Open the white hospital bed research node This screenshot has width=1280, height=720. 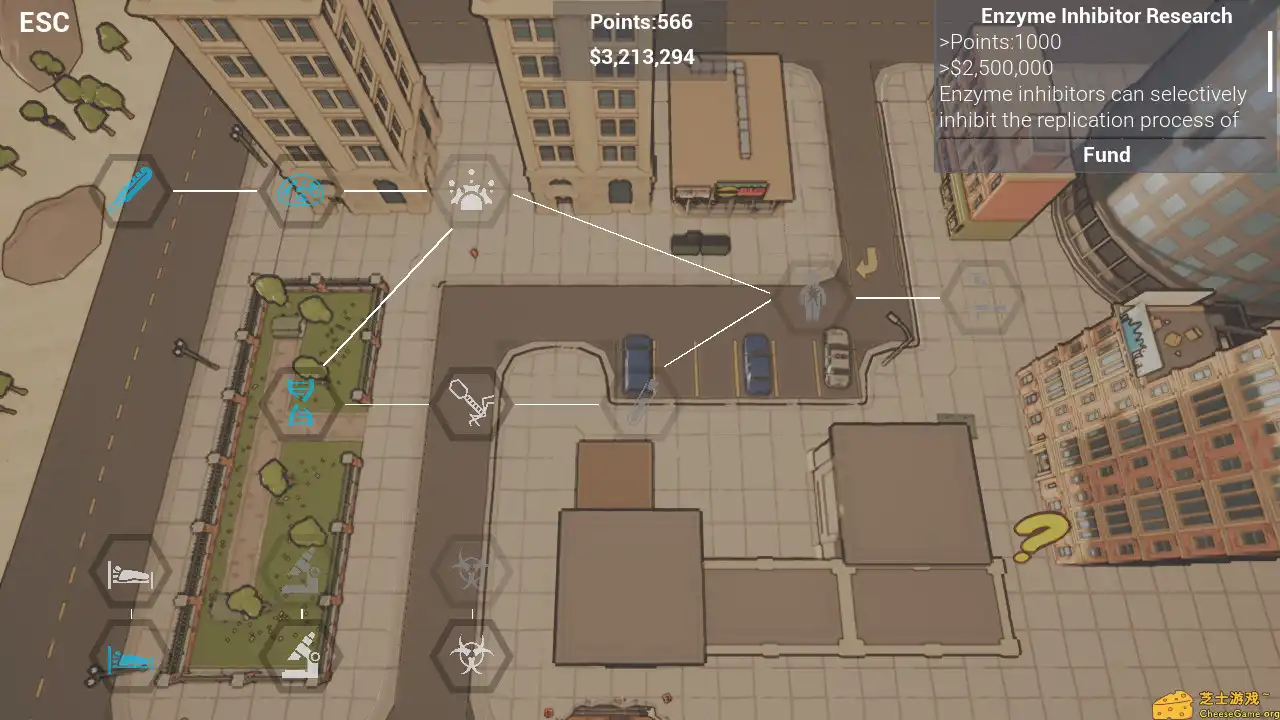click(130, 573)
